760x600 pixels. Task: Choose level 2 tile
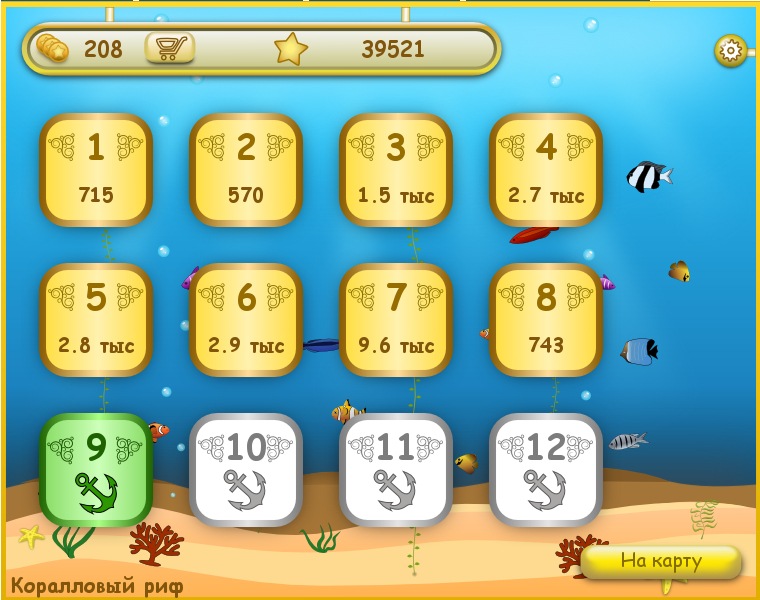point(246,170)
